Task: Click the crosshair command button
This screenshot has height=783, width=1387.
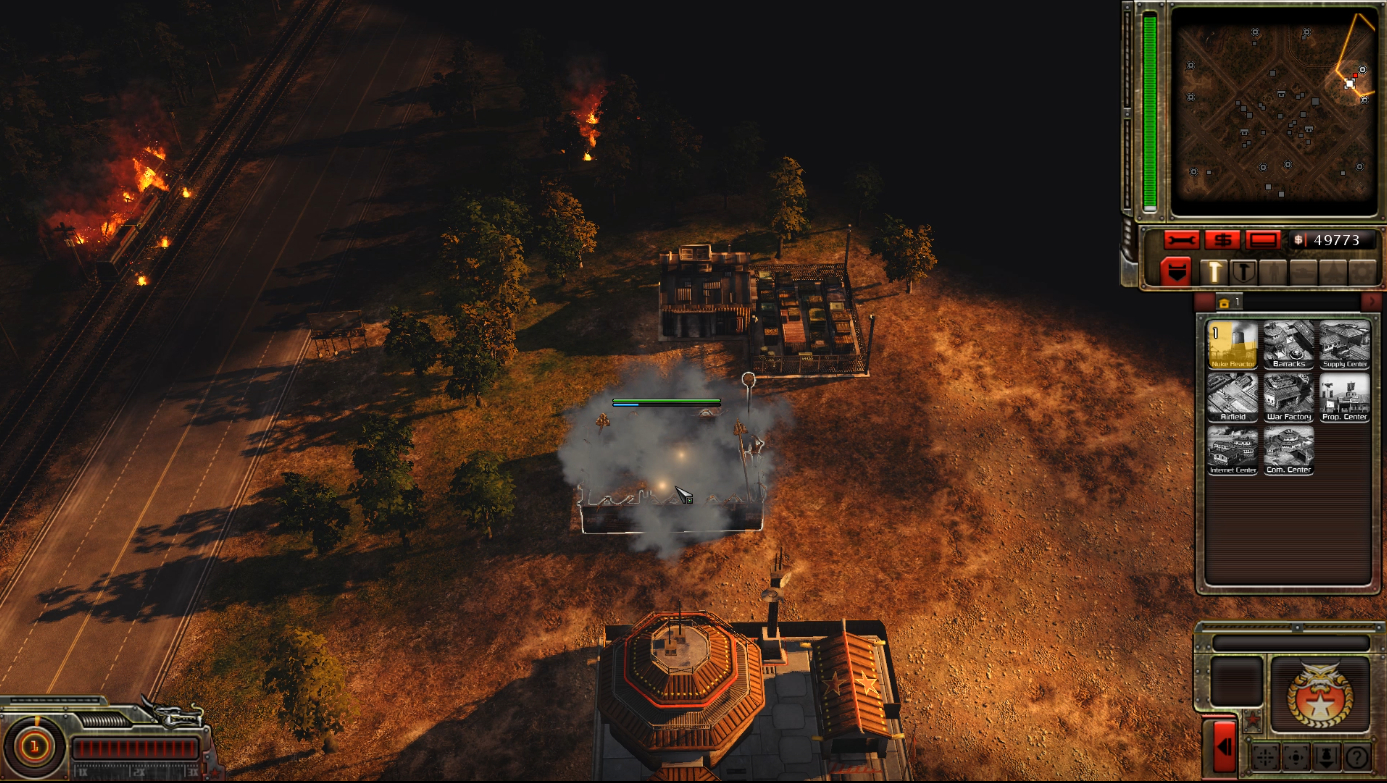Action: pyautogui.click(x=1265, y=757)
